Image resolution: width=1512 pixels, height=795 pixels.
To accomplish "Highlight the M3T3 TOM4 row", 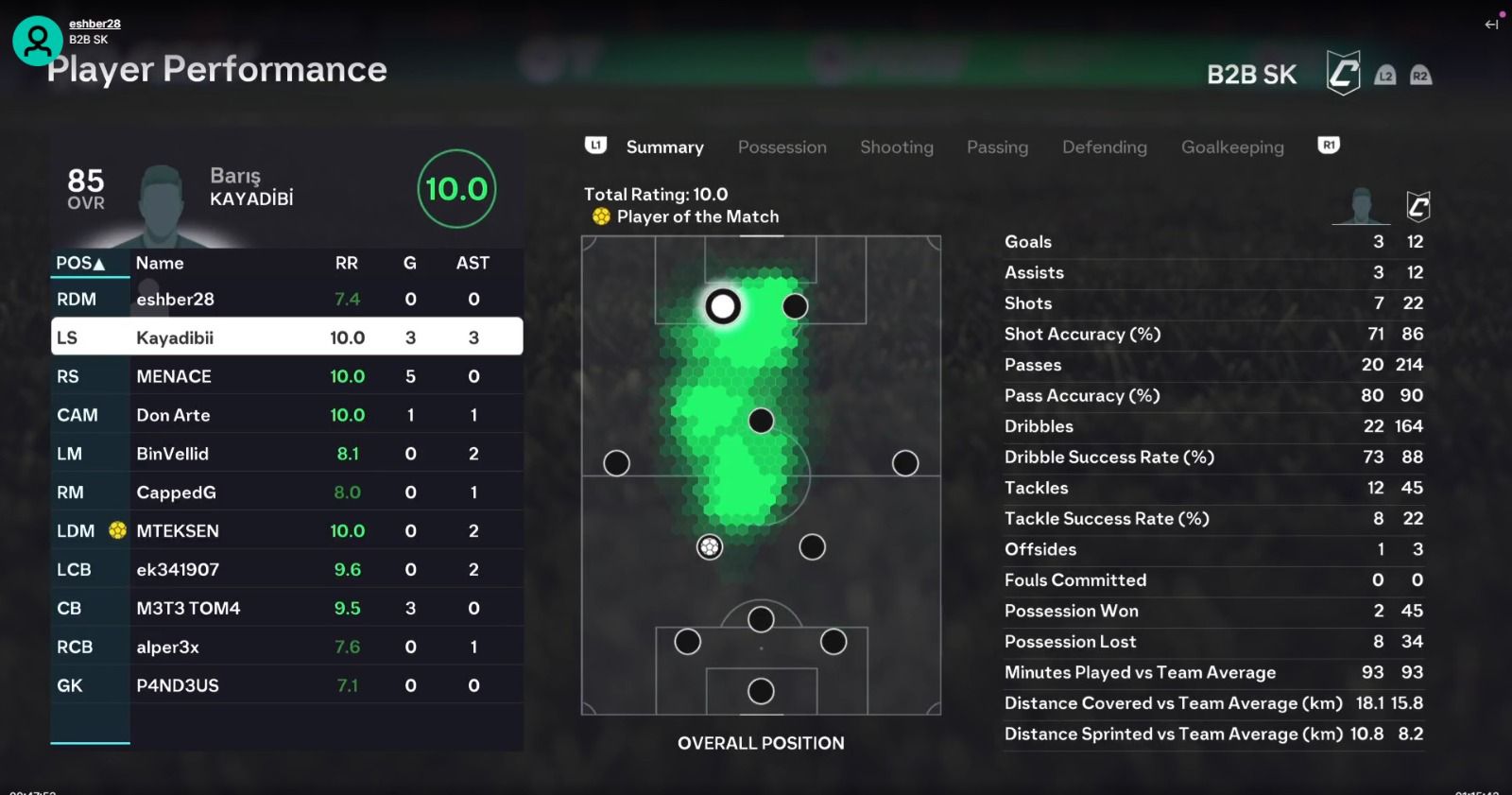I will (286, 609).
